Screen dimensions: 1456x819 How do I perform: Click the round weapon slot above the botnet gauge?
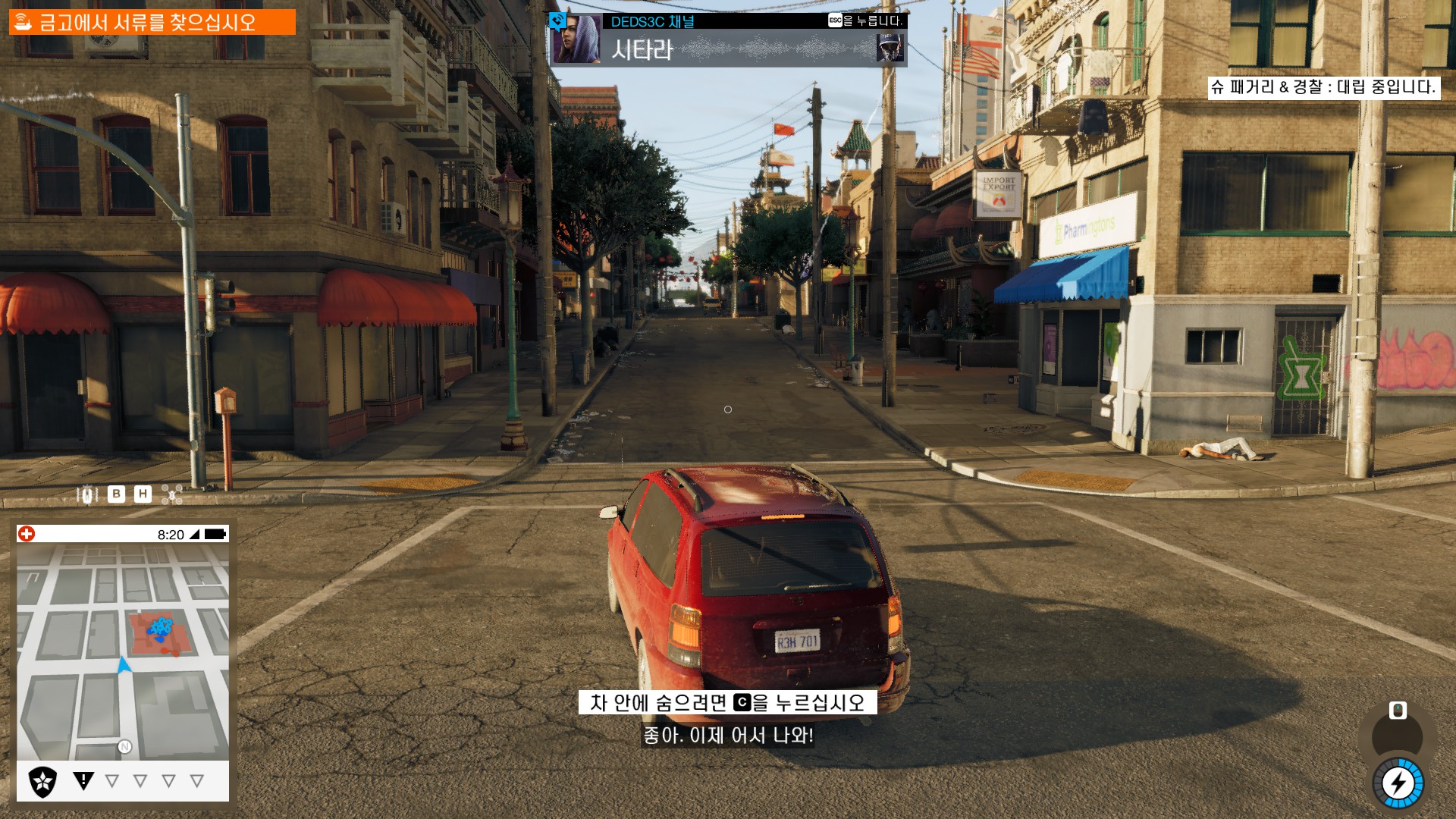1397,736
